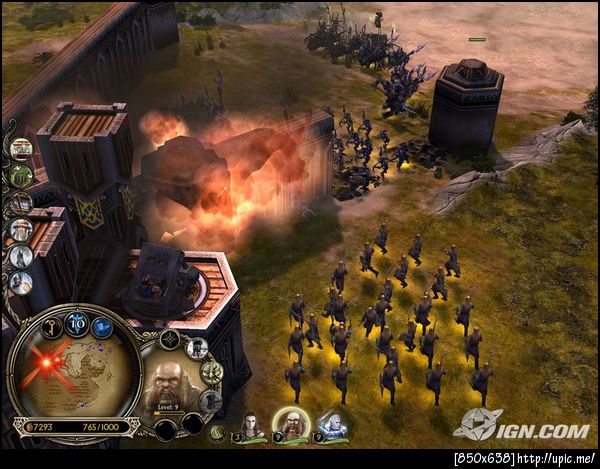The width and height of the screenshot is (600, 469).
Task: Click the small green round icon left of the hero portraits
Action: (x=217, y=431)
